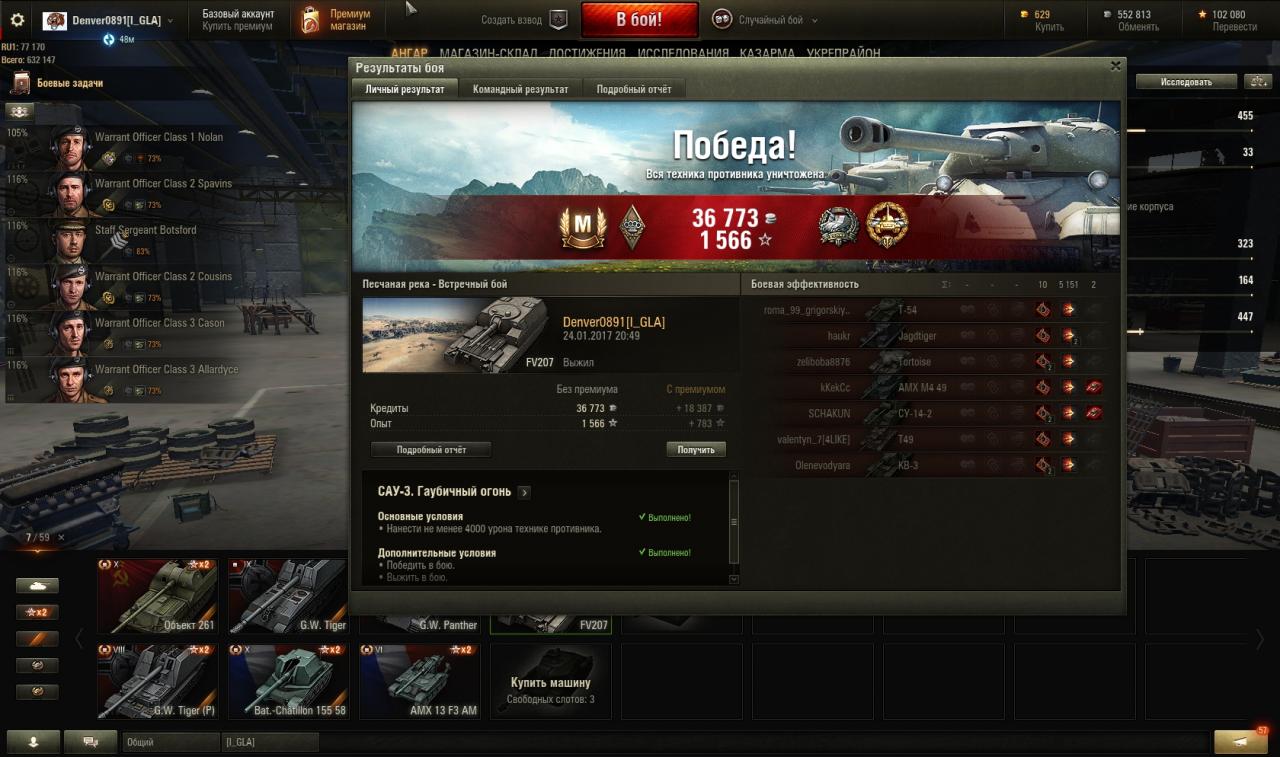Select the Bat.-Châtillon 155 58 tank
This screenshot has width=1280, height=757.
(x=288, y=681)
